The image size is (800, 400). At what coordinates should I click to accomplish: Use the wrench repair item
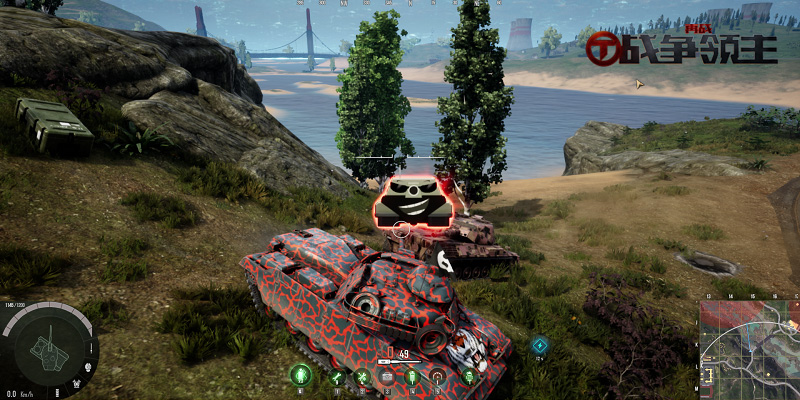(336, 376)
